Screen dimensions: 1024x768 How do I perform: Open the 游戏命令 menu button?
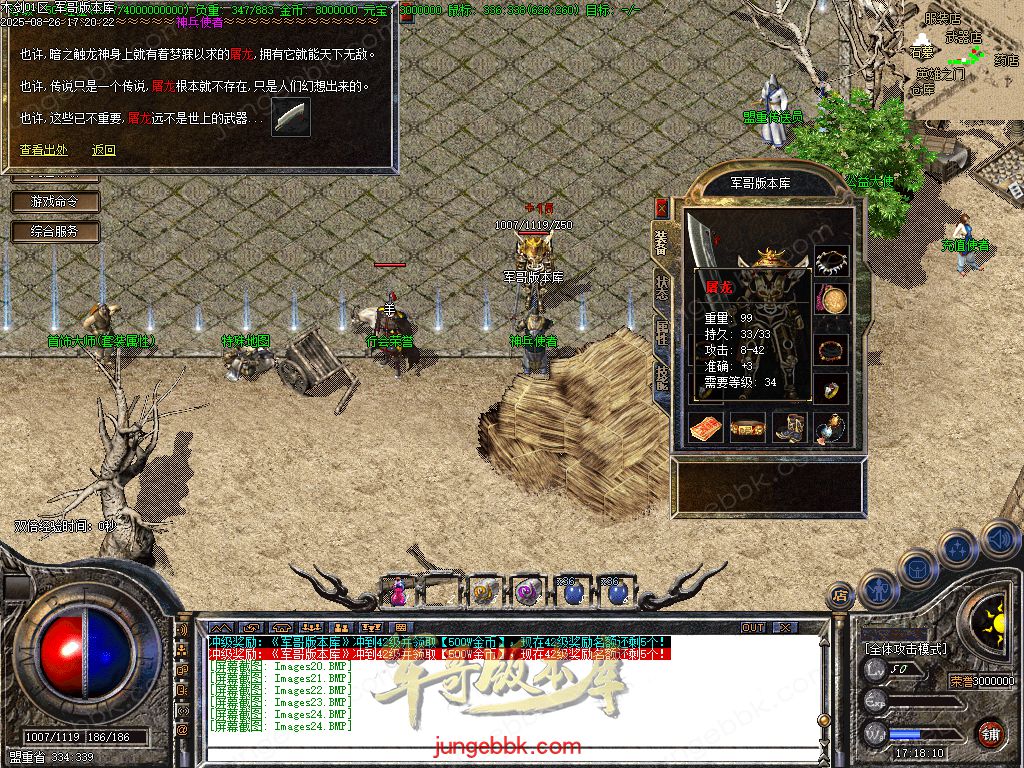click(56, 202)
